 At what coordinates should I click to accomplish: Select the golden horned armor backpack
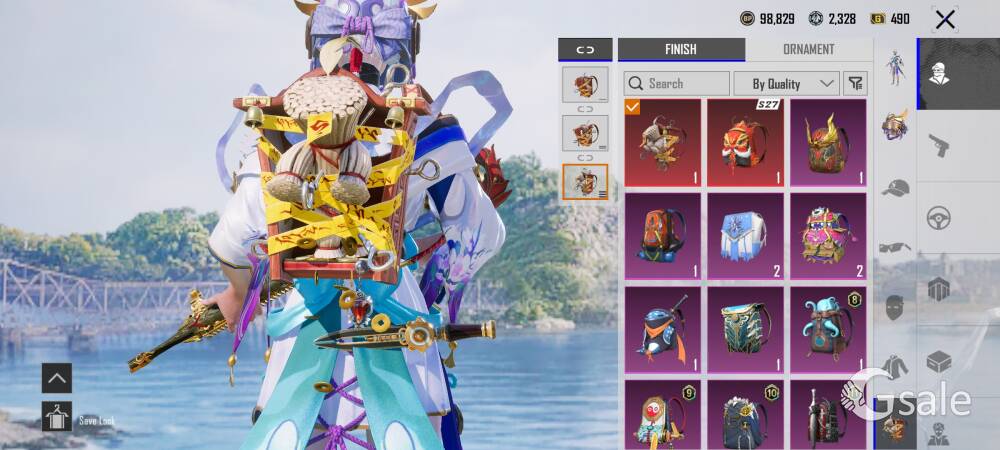(x=828, y=142)
